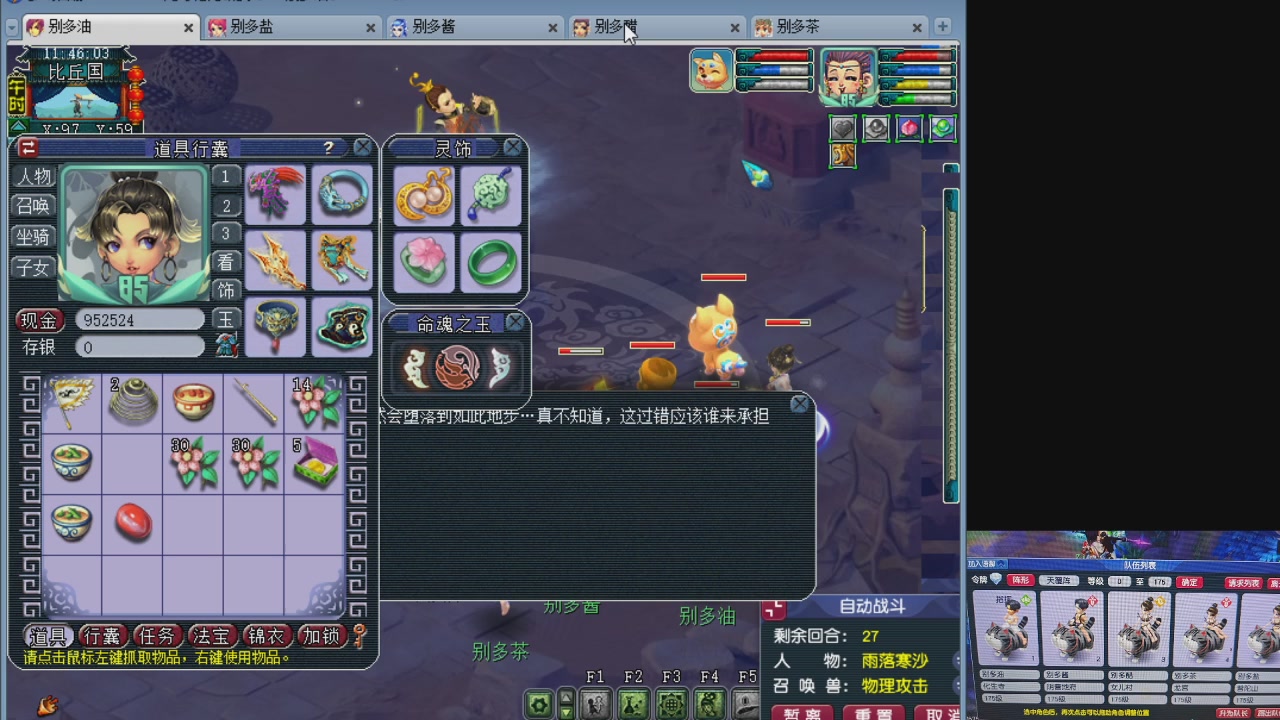Click the pink flower accessory in 灵饰 window
The height and width of the screenshot is (720, 1280).
tap(424, 262)
